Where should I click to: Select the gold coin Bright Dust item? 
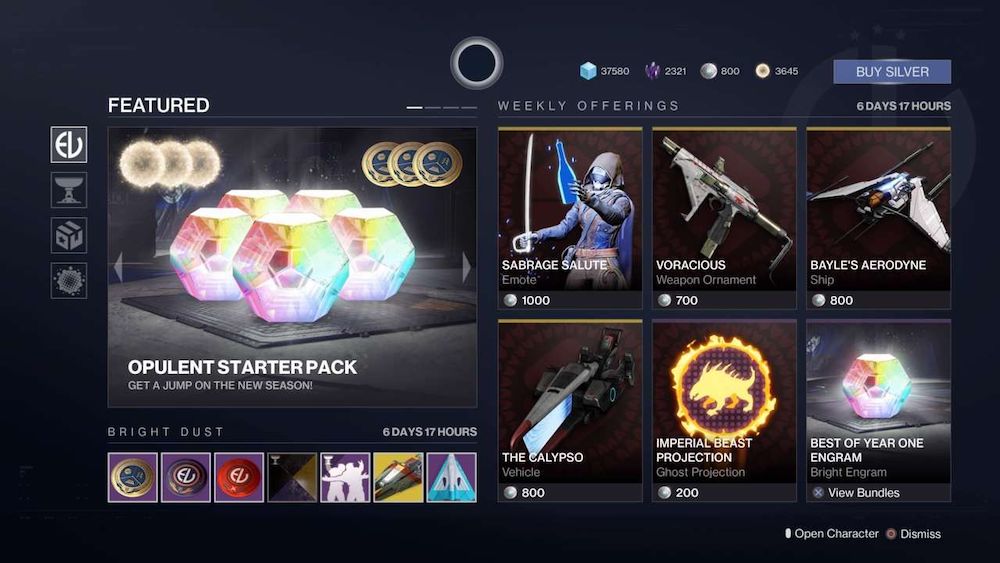pyautogui.click(x=133, y=477)
